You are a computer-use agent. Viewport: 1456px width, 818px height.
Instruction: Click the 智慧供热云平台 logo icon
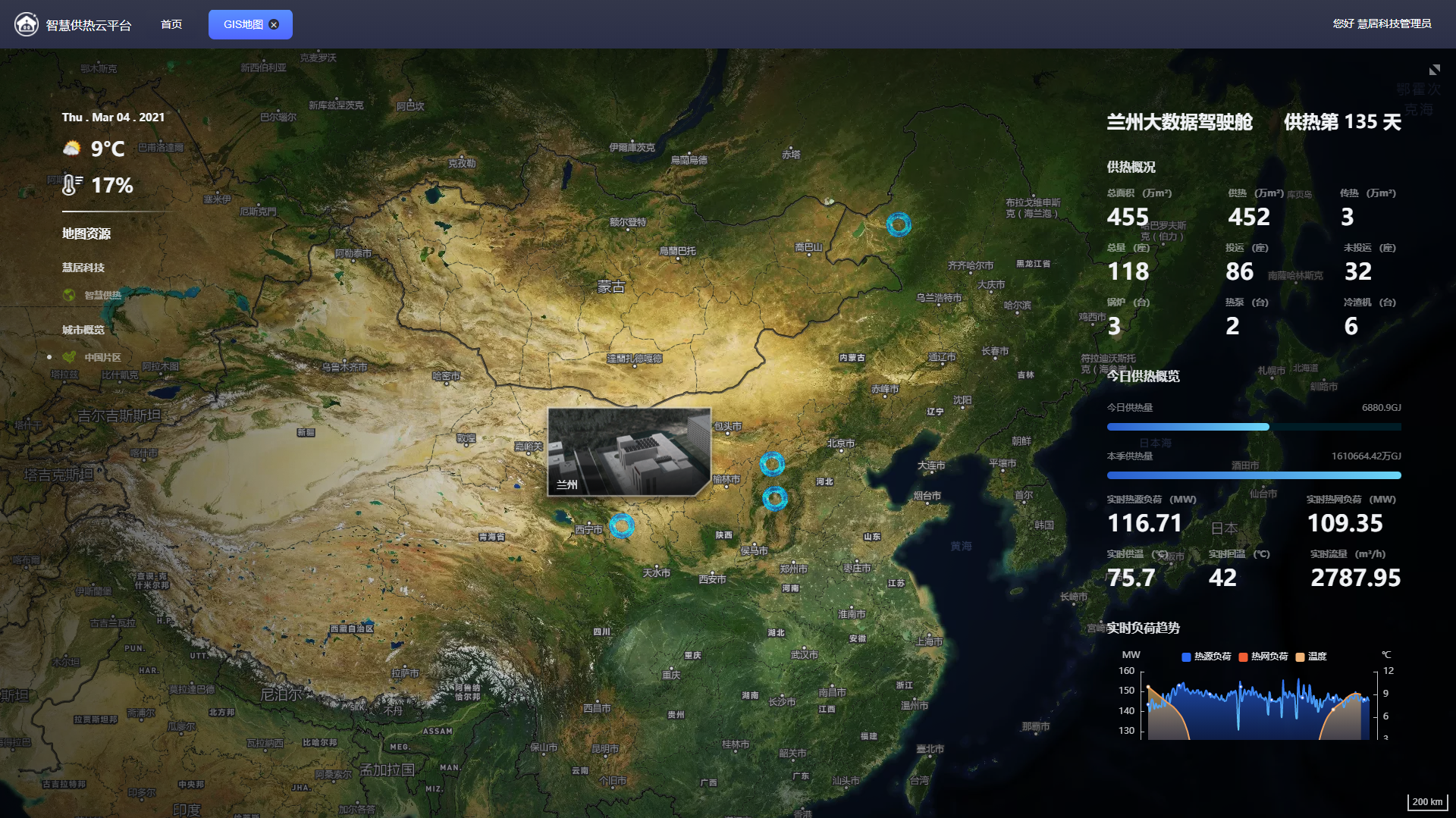tap(27, 24)
